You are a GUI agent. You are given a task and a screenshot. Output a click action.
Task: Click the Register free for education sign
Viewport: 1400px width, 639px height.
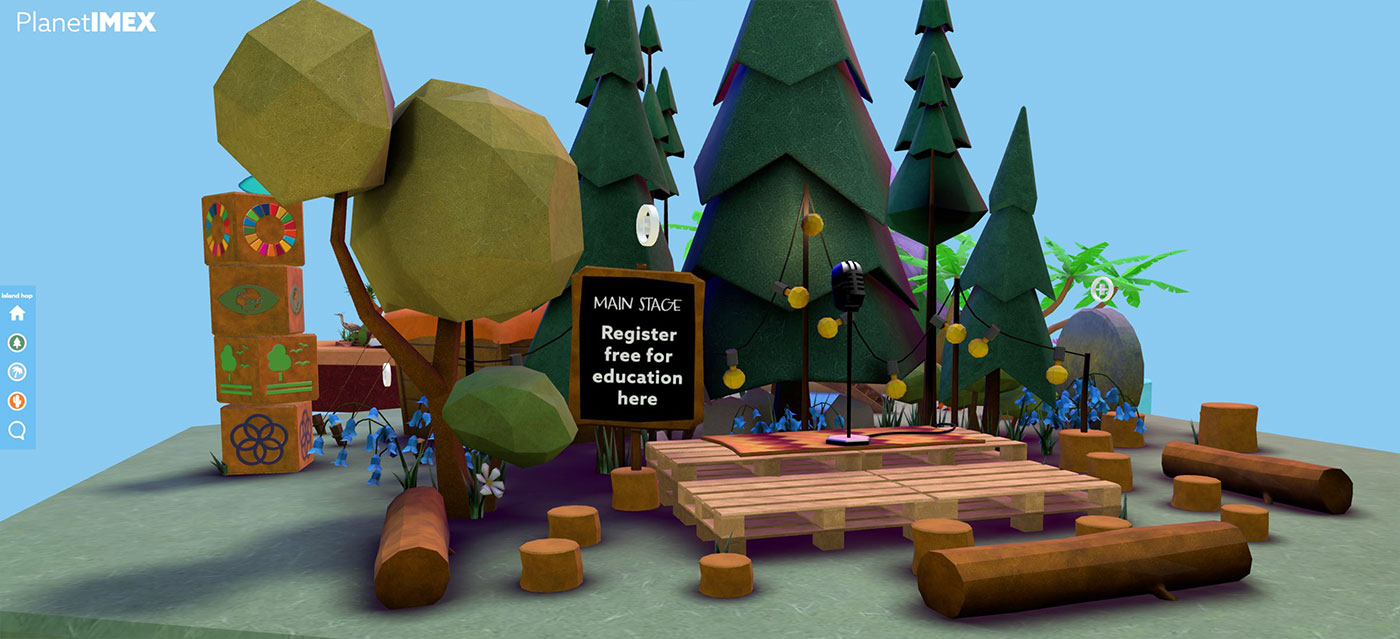click(x=637, y=365)
